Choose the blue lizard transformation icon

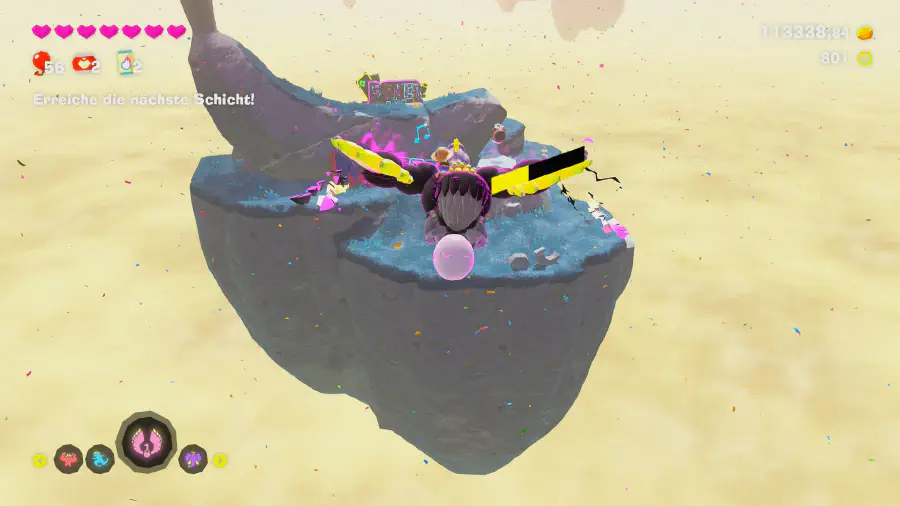pyautogui.click(x=100, y=460)
